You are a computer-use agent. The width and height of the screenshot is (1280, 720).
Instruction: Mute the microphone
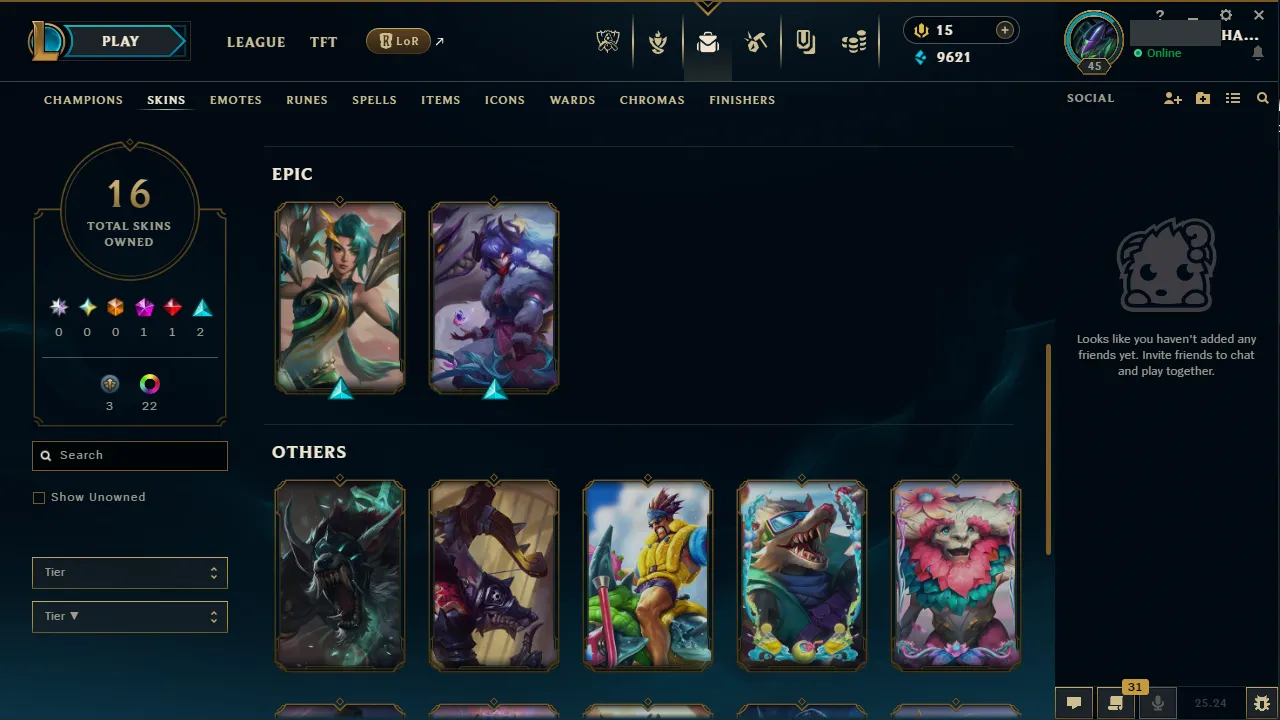[x=1157, y=702]
